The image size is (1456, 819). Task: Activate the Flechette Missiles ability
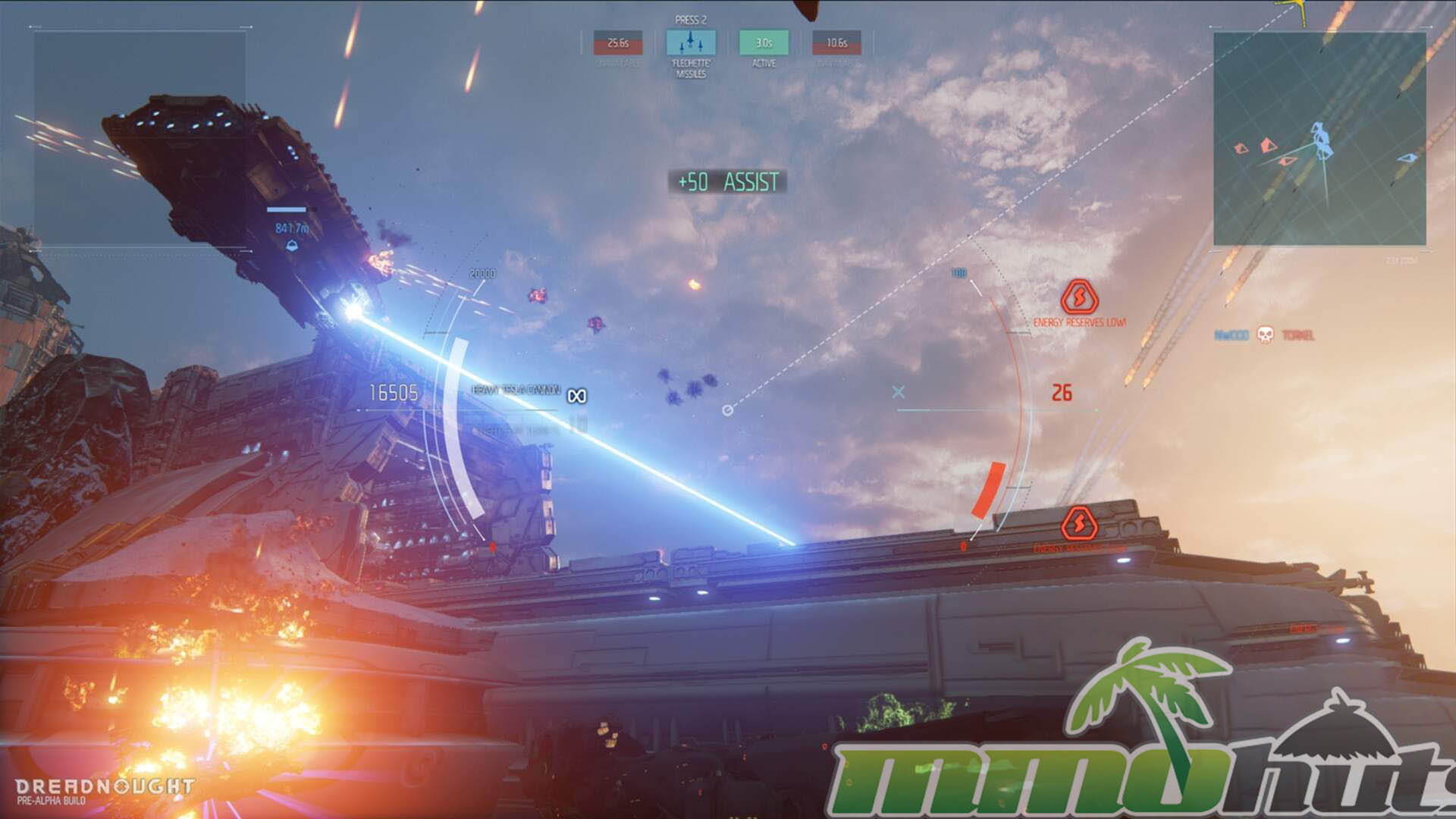coord(690,42)
